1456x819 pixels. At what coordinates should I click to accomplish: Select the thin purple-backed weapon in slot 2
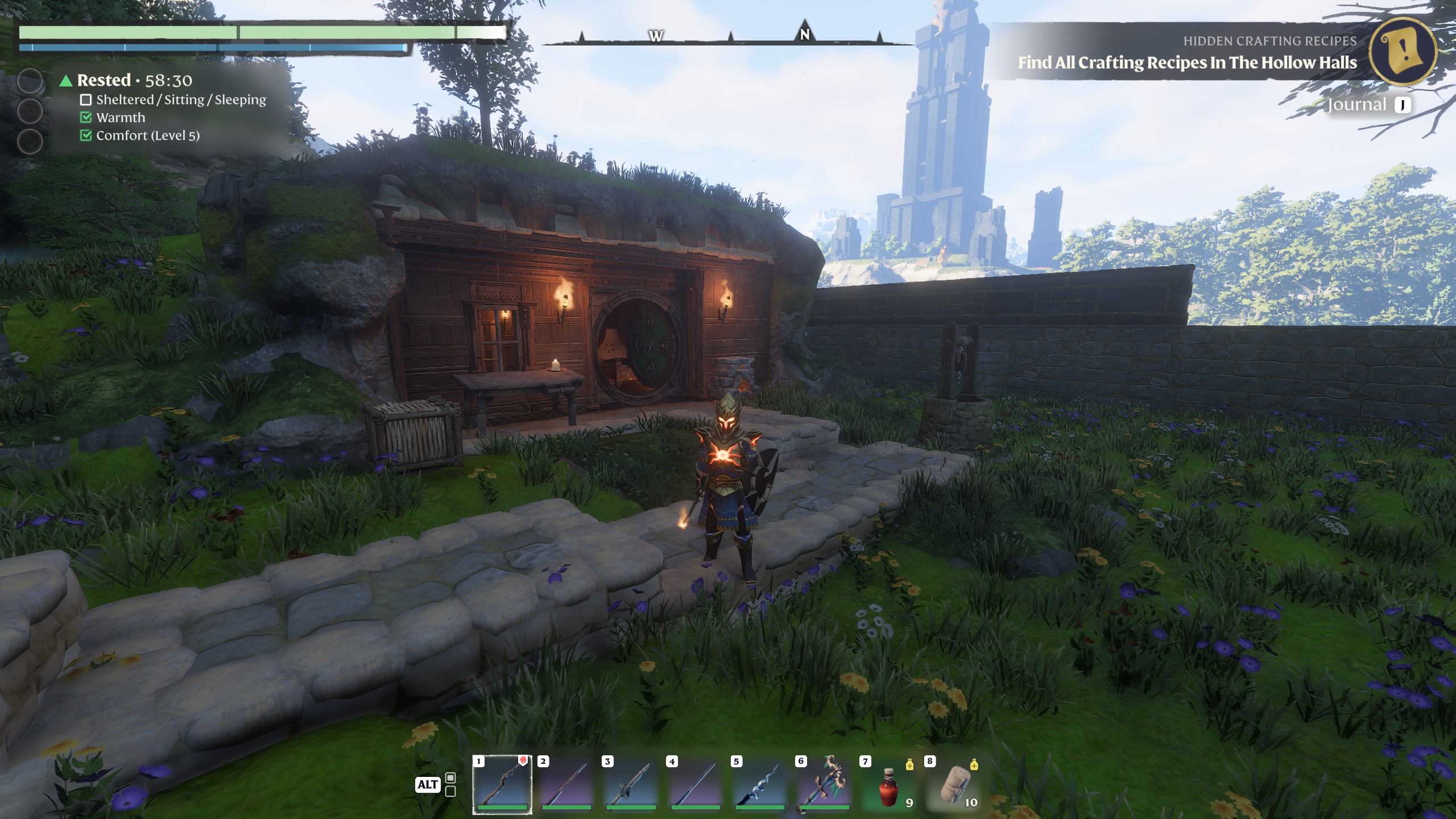(x=566, y=783)
